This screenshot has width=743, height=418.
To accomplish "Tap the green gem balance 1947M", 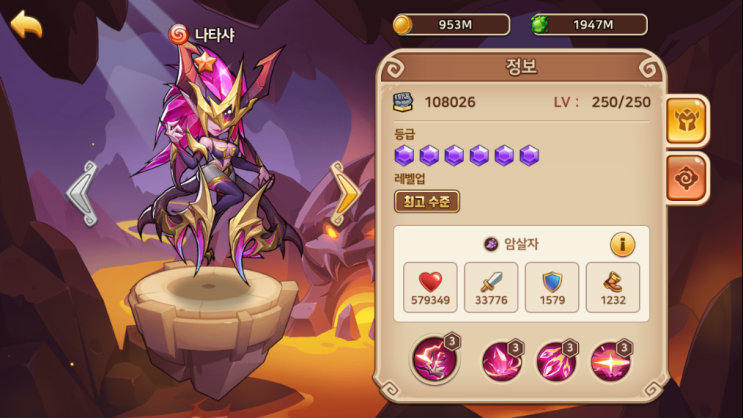I will tap(588, 24).
